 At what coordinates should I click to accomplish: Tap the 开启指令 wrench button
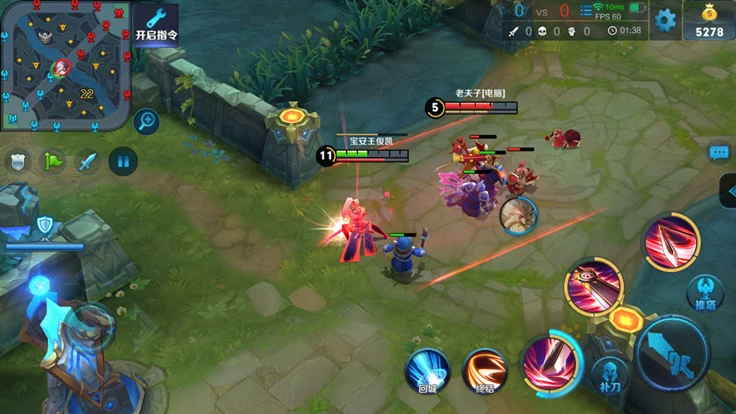click(156, 23)
